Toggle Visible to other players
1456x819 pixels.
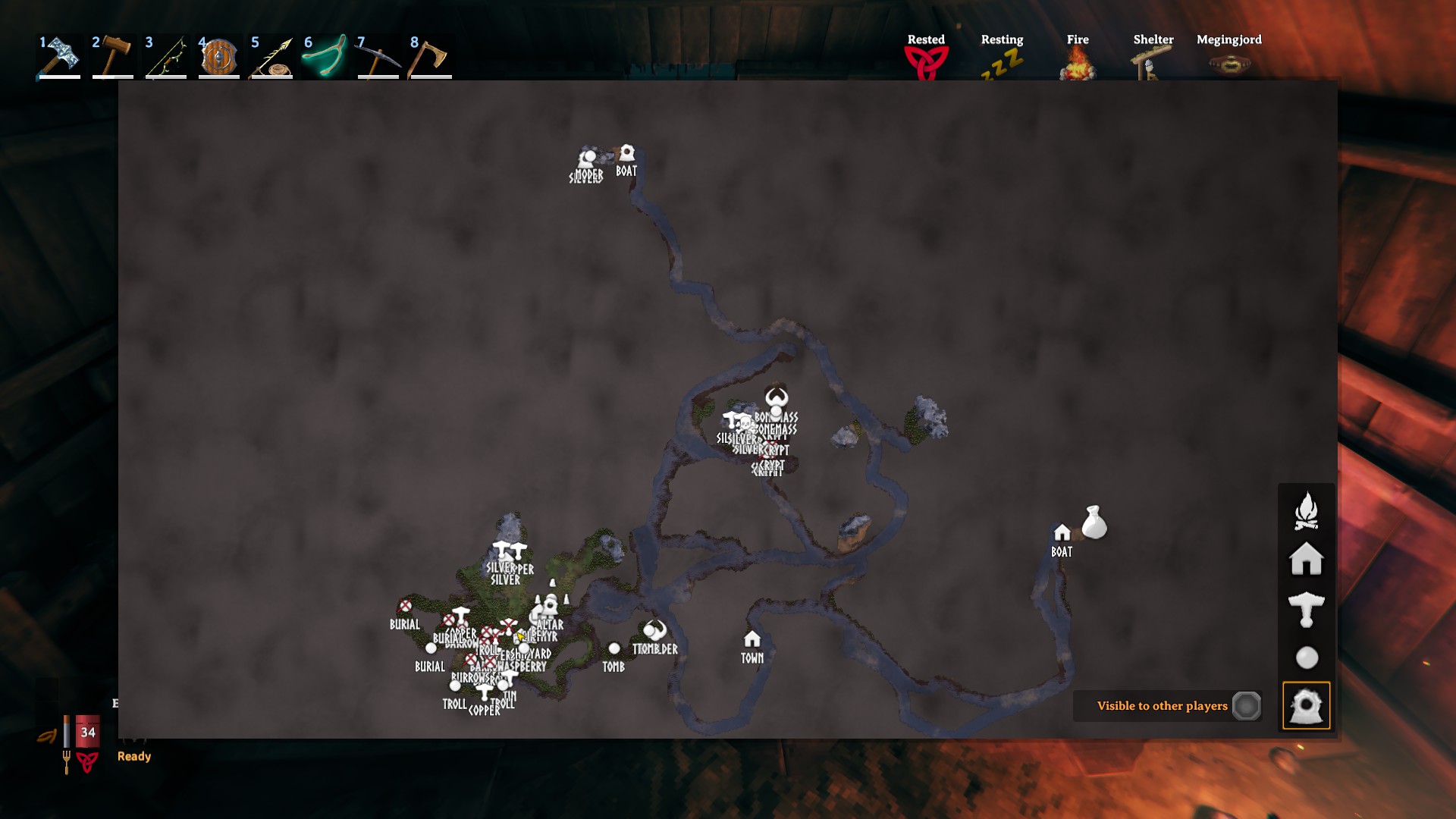1246,706
